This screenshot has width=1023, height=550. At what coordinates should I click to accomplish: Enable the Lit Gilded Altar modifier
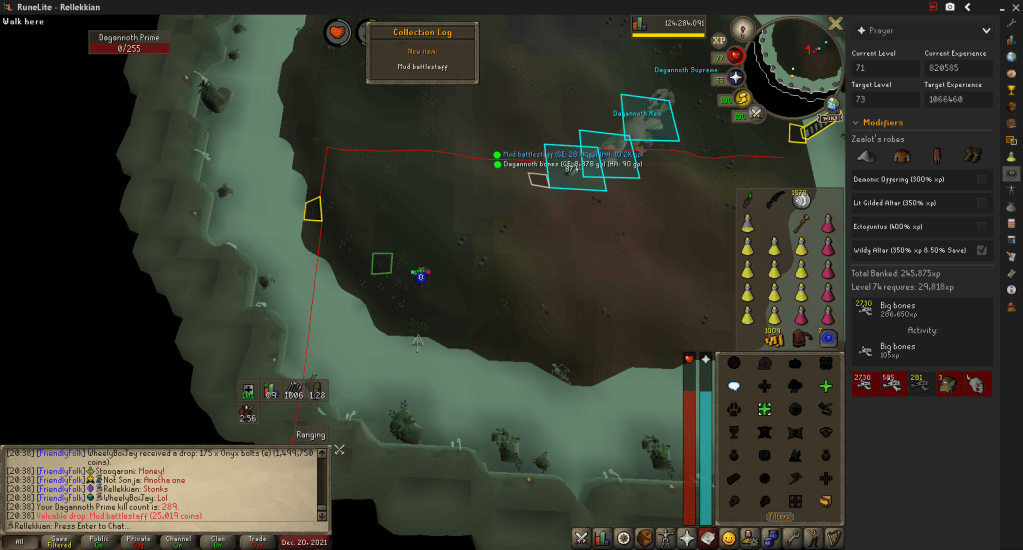pyautogui.click(x=981, y=203)
